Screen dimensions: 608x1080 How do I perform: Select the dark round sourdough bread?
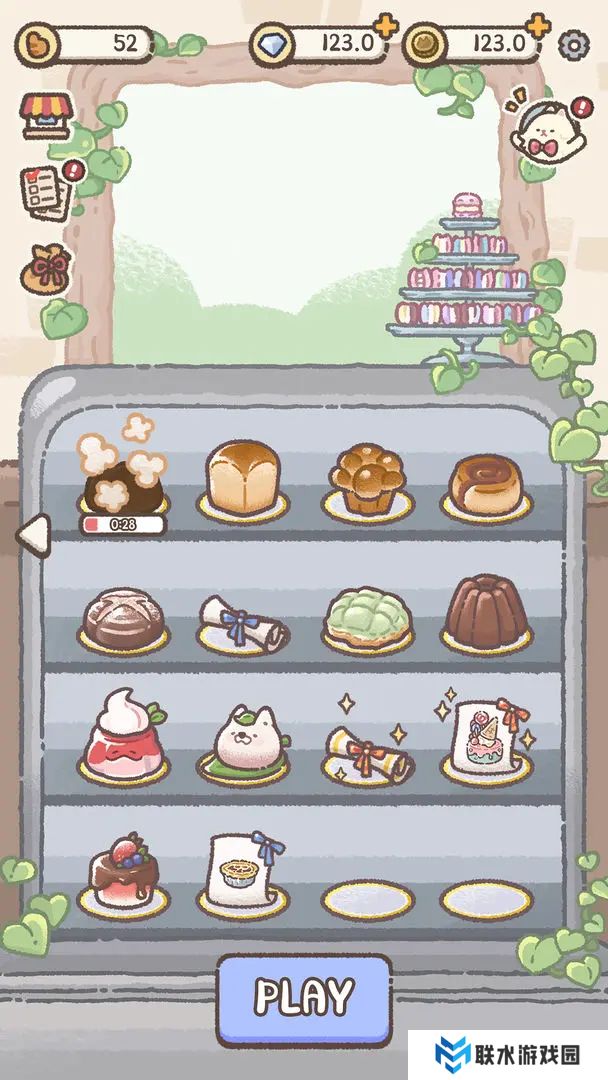124,615
